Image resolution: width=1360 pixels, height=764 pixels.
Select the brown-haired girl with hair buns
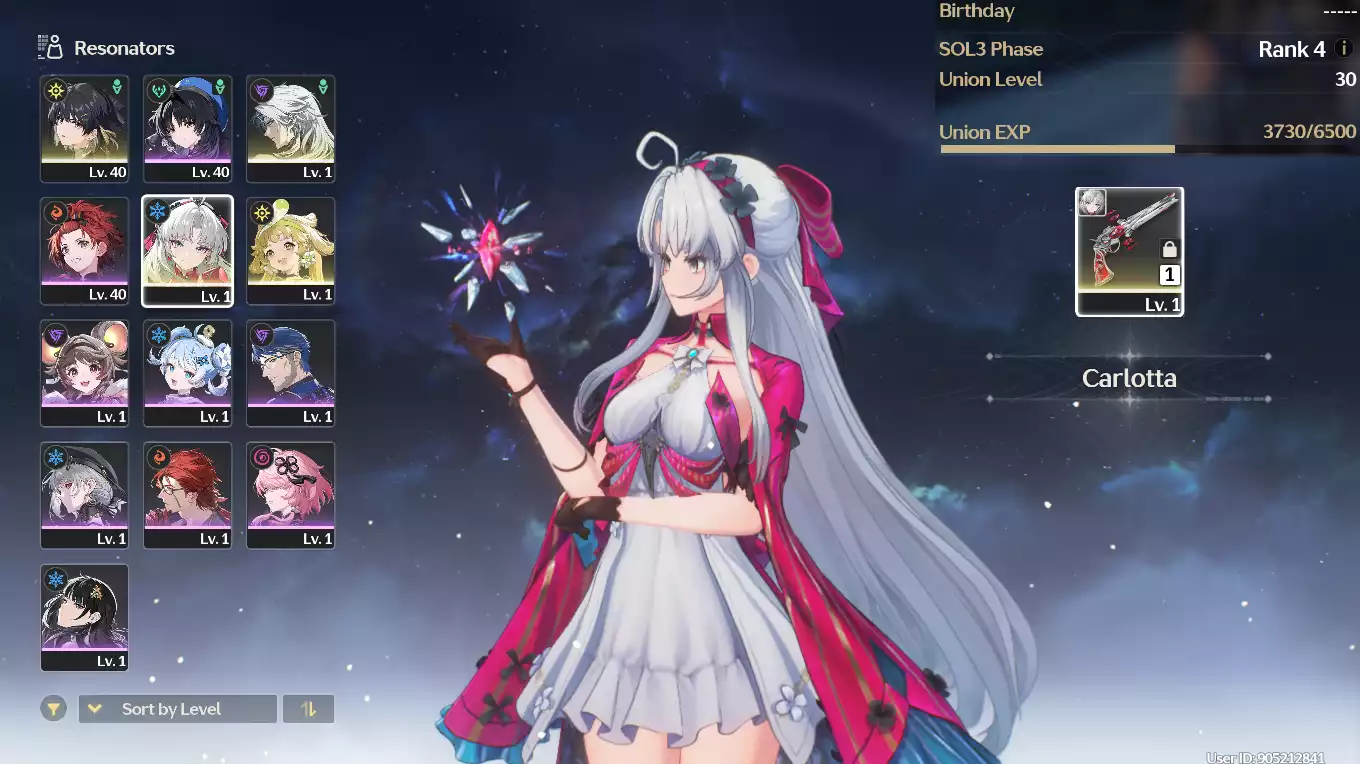pyautogui.click(x=85, y=372)
